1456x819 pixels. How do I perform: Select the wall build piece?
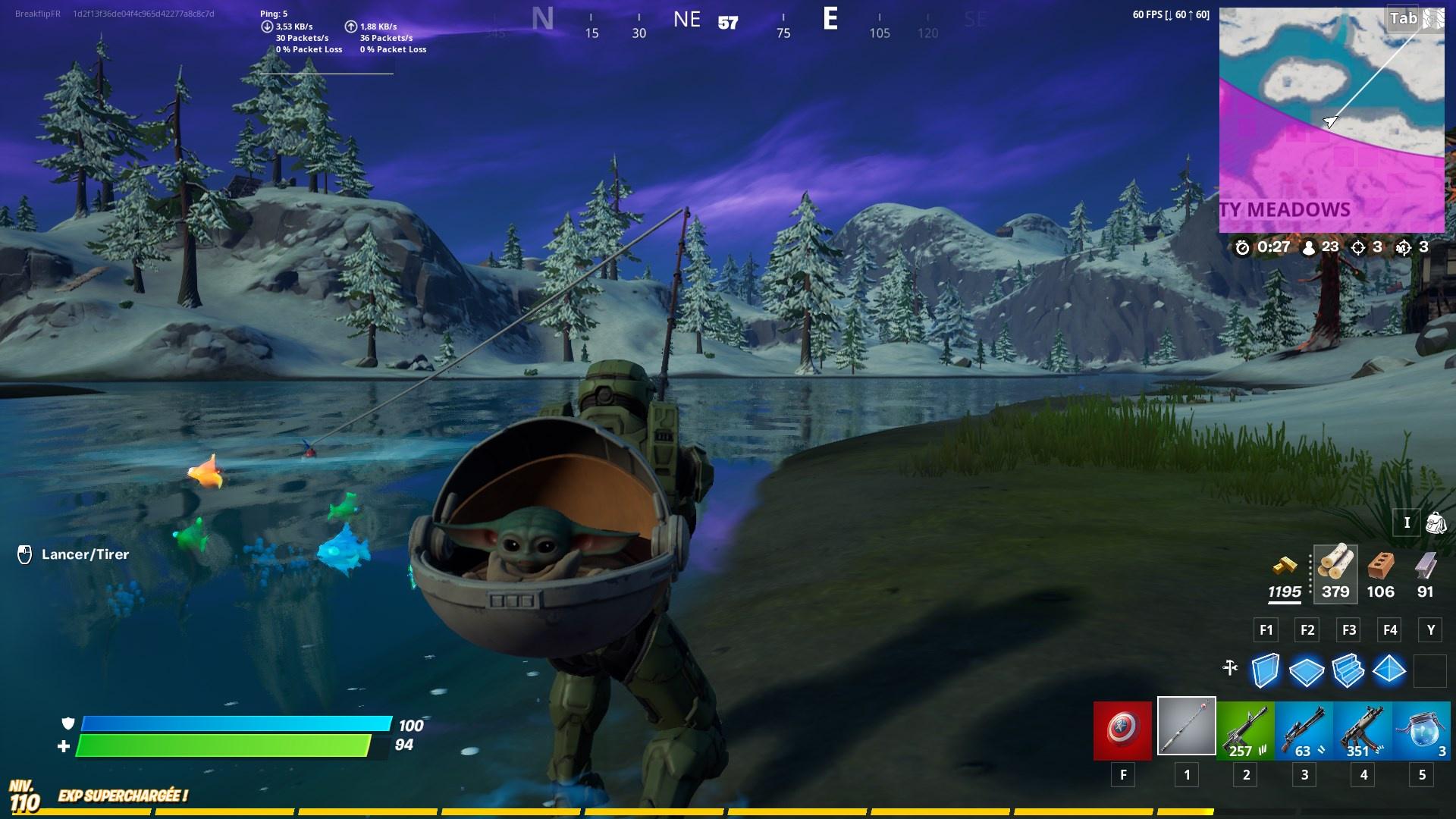(1265, 671)
